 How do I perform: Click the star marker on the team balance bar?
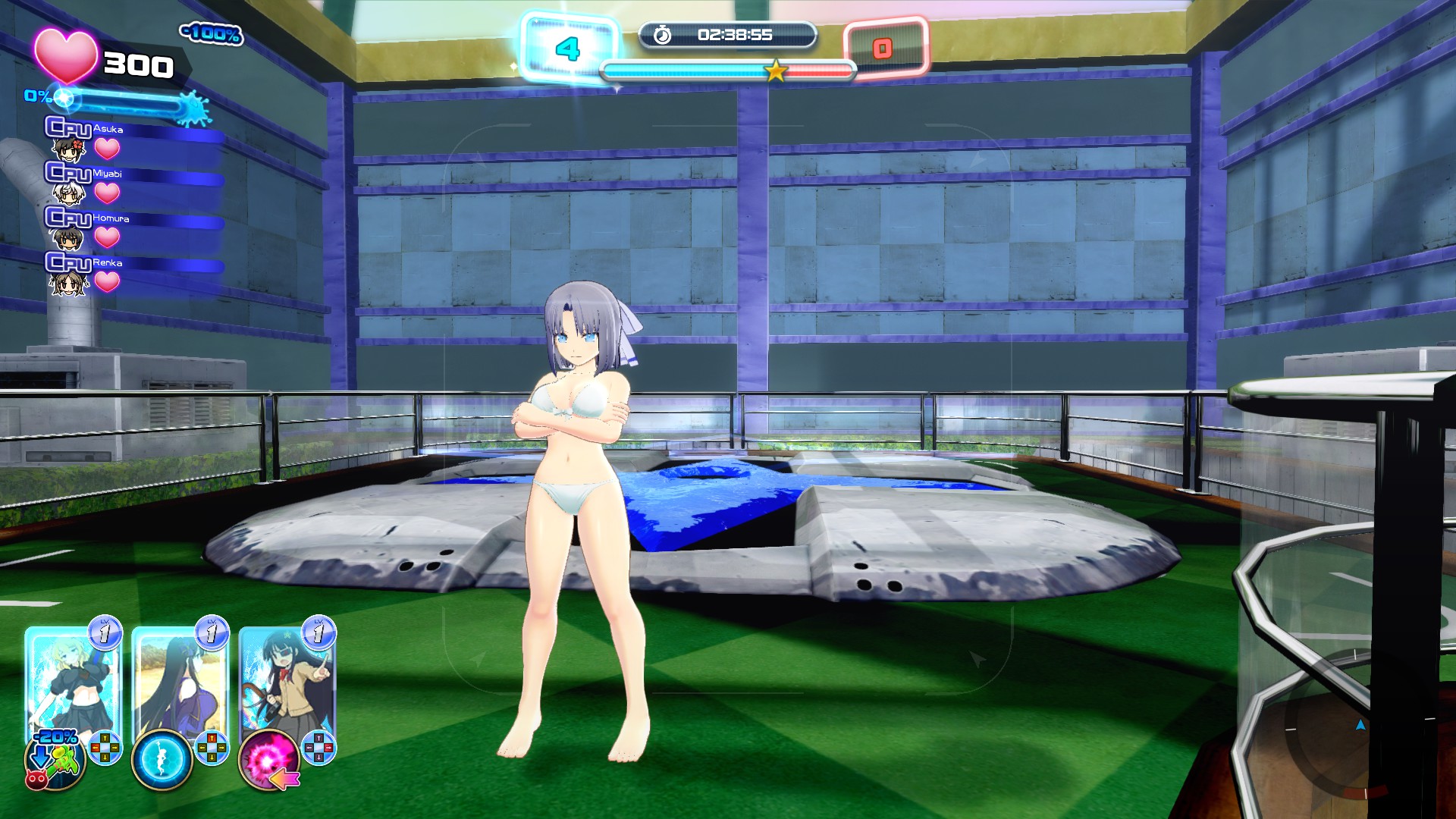775,71
